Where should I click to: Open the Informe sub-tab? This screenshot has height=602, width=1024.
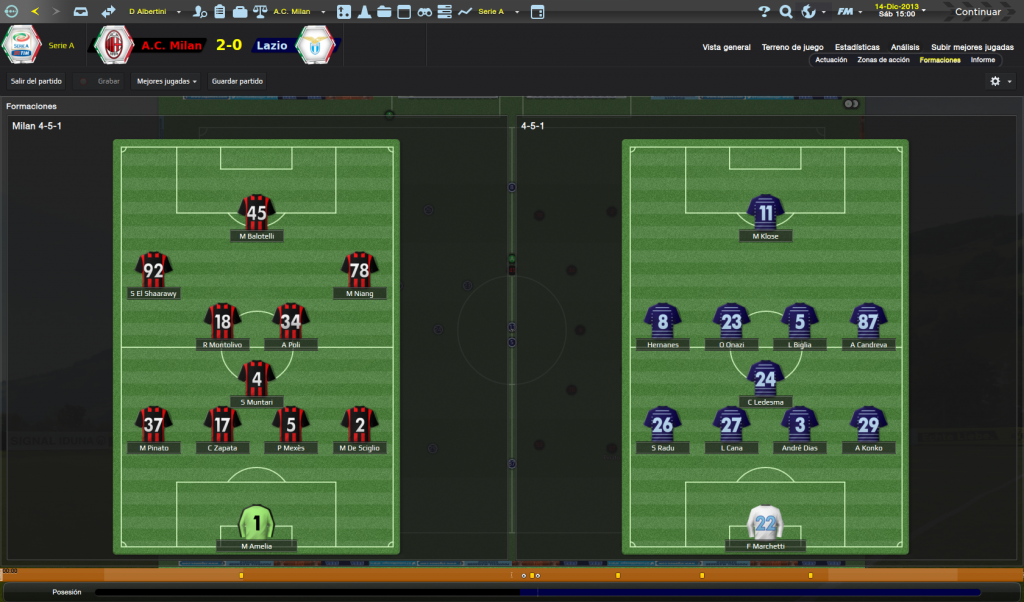click(983, 60)
